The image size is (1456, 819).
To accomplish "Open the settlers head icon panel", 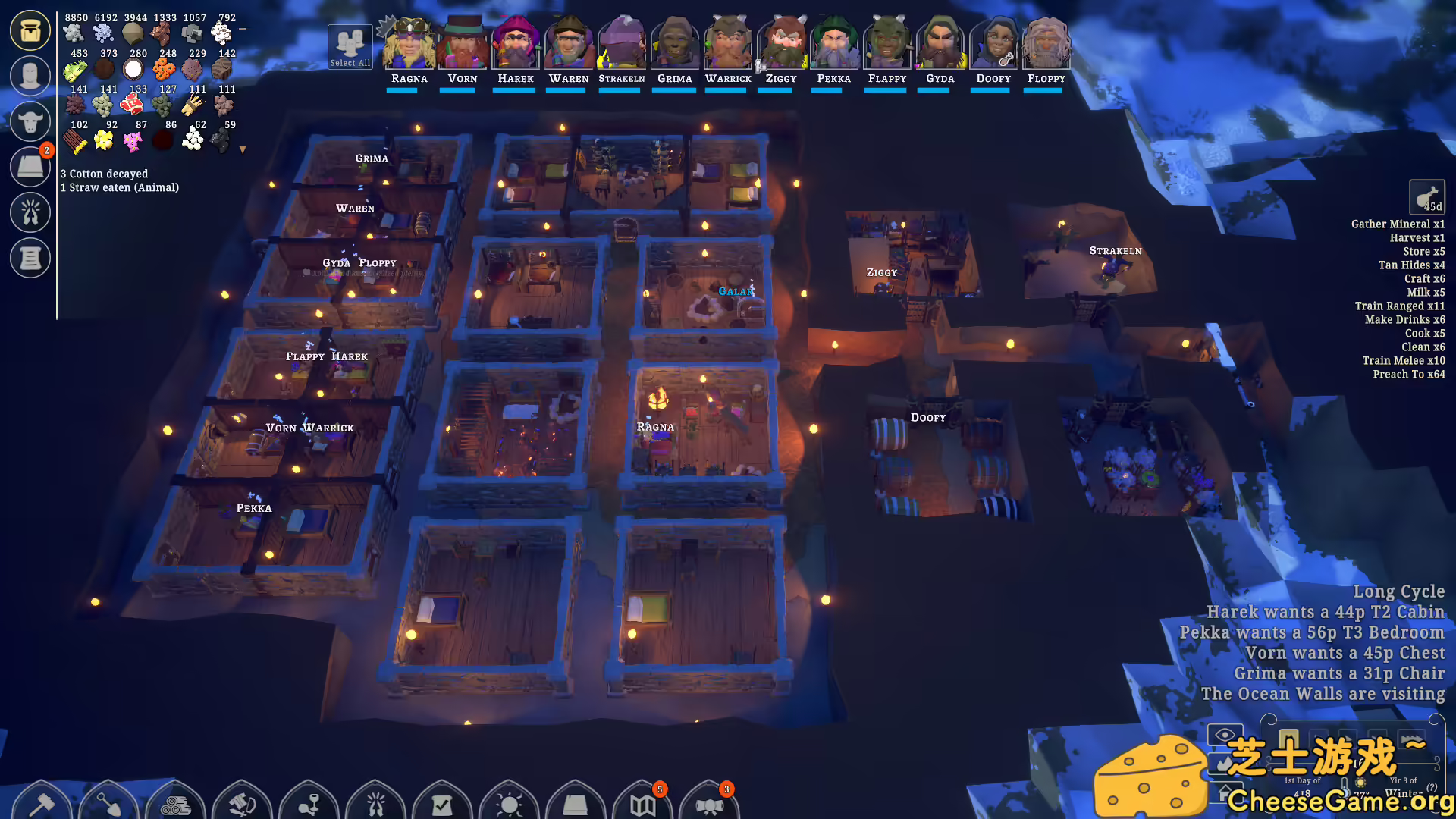I will pos(30,76).
